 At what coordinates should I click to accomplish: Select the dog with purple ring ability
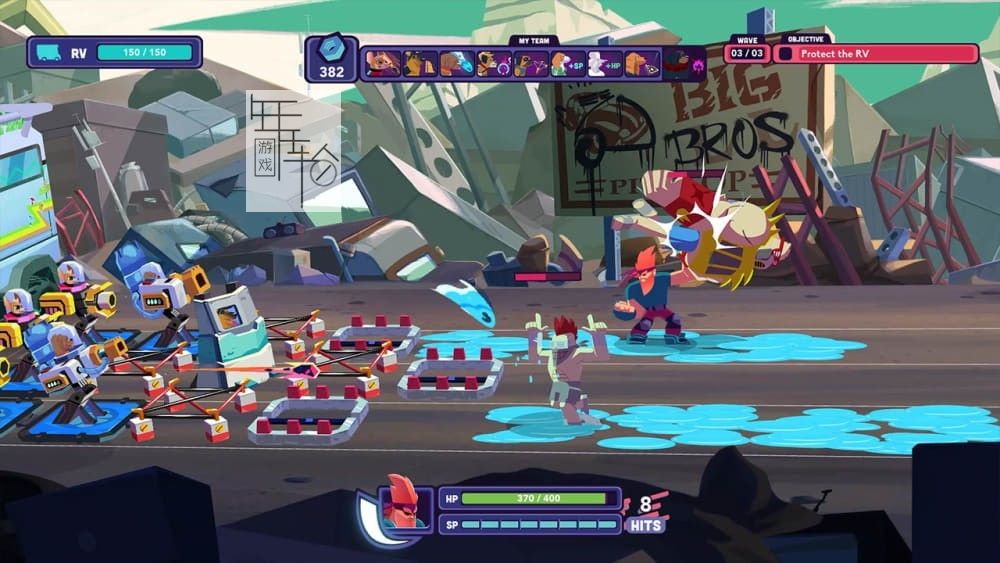(493, 64)
